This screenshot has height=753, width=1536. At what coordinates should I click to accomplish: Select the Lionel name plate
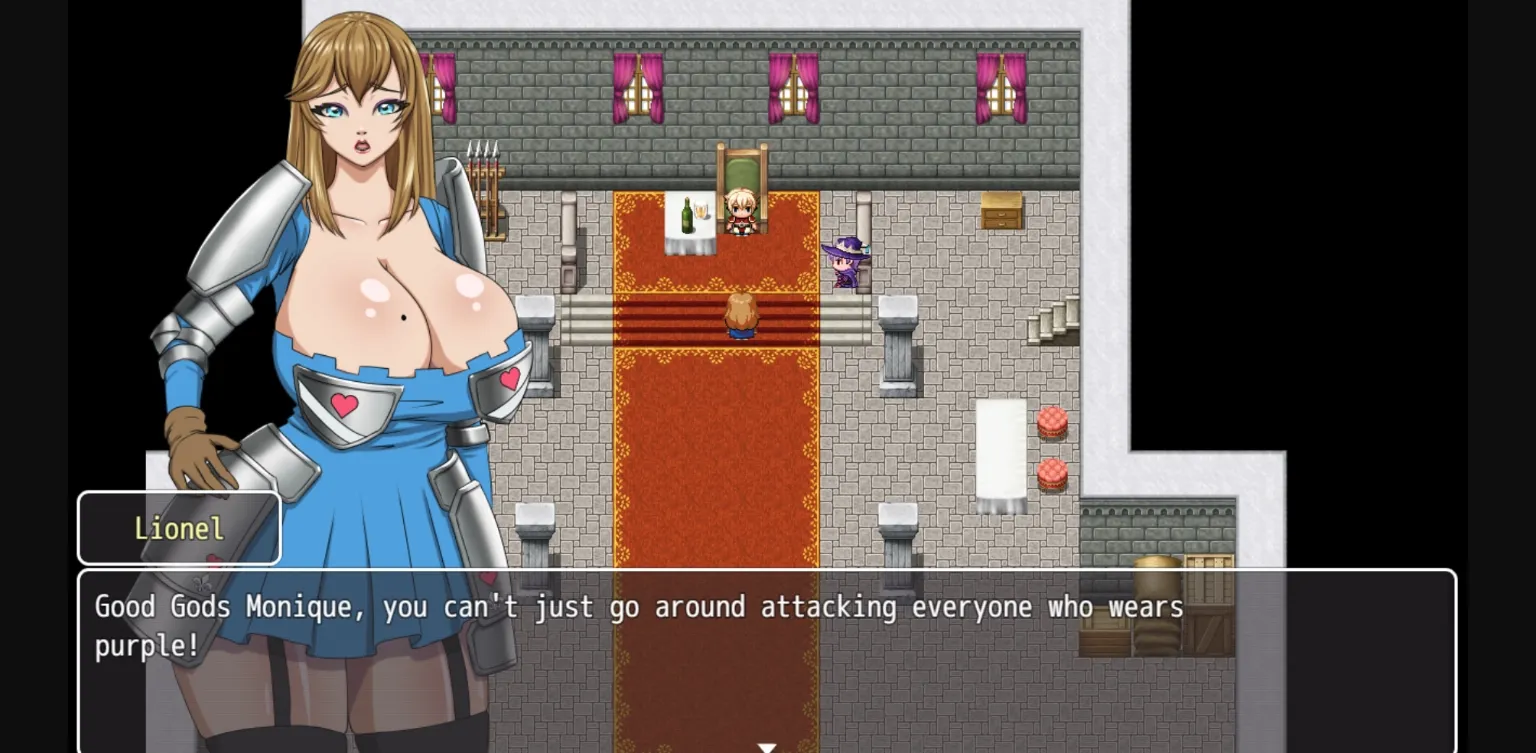tap(179, 528)
